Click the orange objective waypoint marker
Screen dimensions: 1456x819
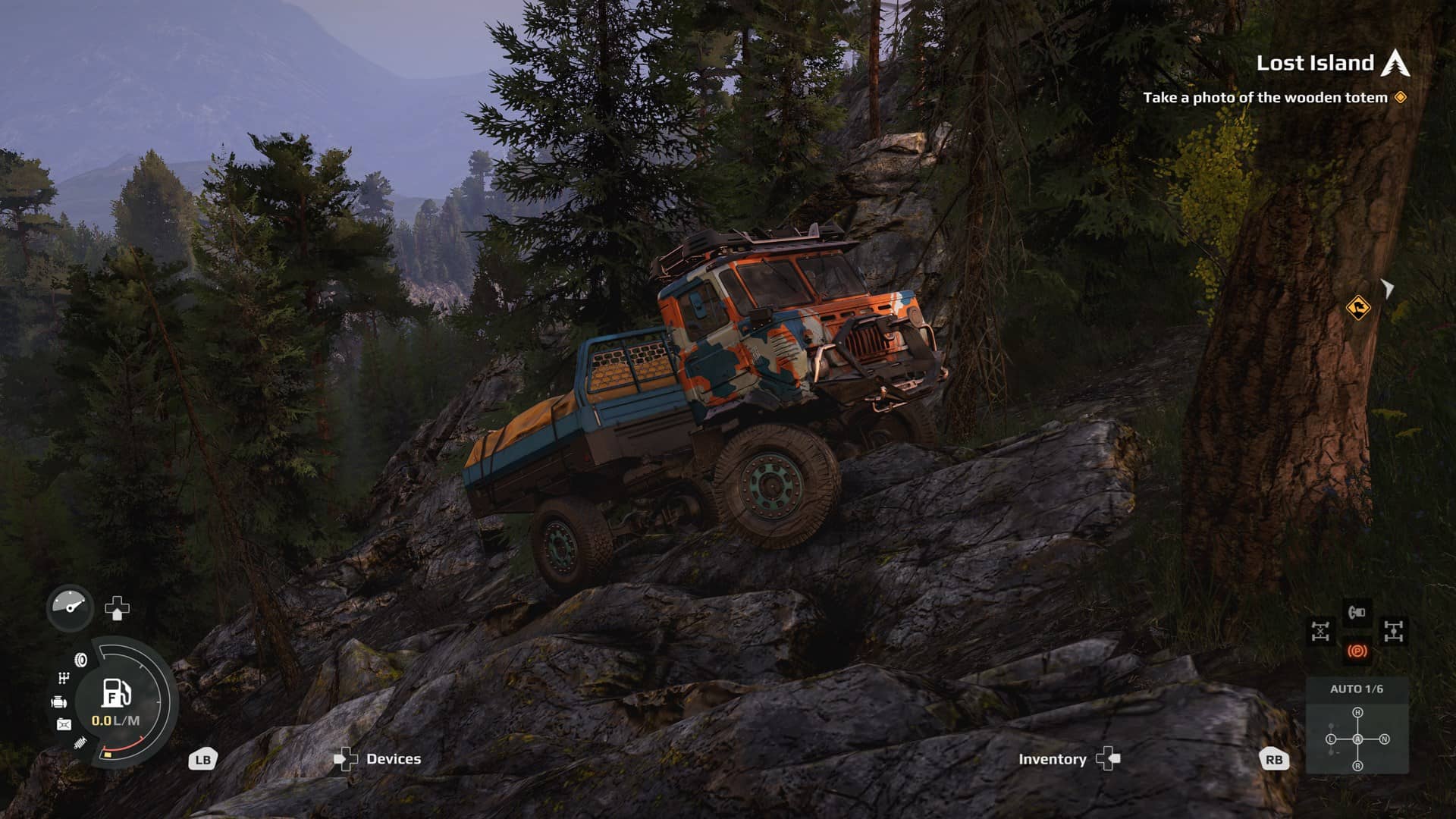pyautogui.click(x=1357, y=308)
